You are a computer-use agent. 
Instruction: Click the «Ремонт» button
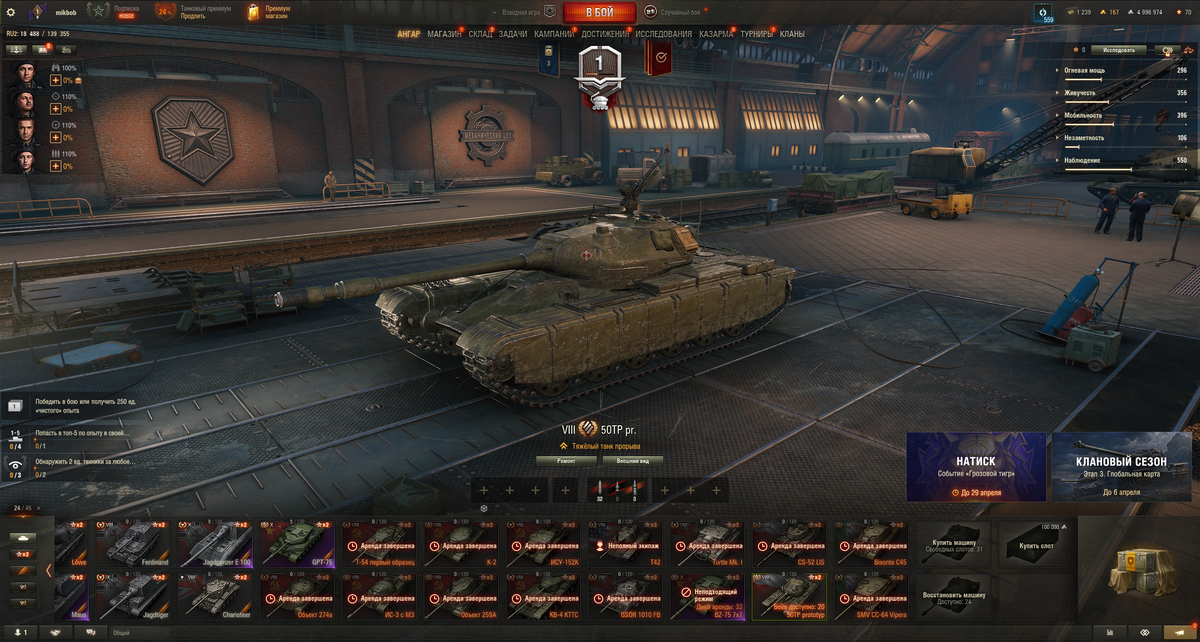(567, 461)
